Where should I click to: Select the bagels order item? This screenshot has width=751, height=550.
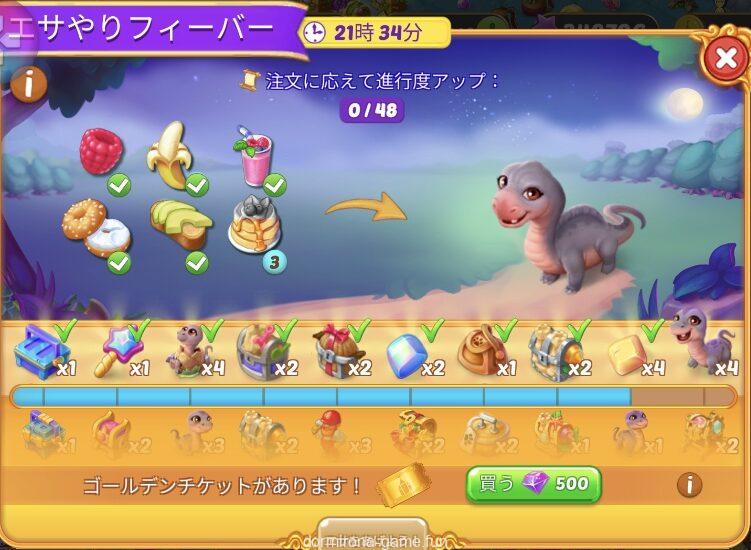click(x=91, y=227)
